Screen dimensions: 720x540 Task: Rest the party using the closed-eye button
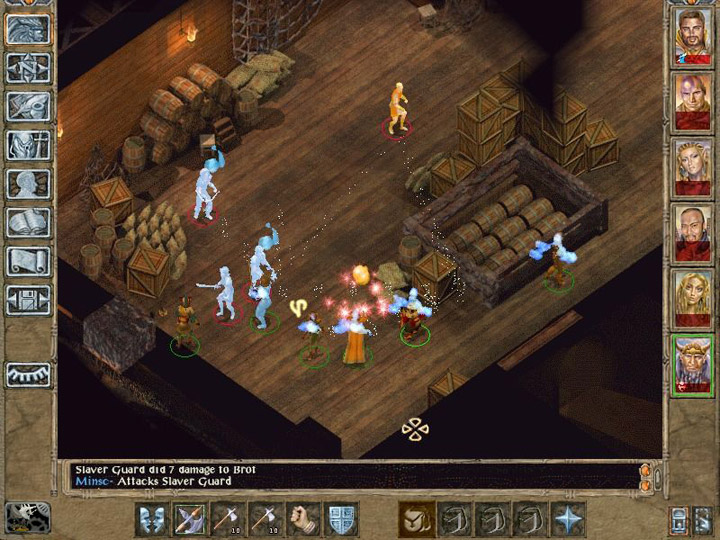pyautogui.click(x=28, y=375)
